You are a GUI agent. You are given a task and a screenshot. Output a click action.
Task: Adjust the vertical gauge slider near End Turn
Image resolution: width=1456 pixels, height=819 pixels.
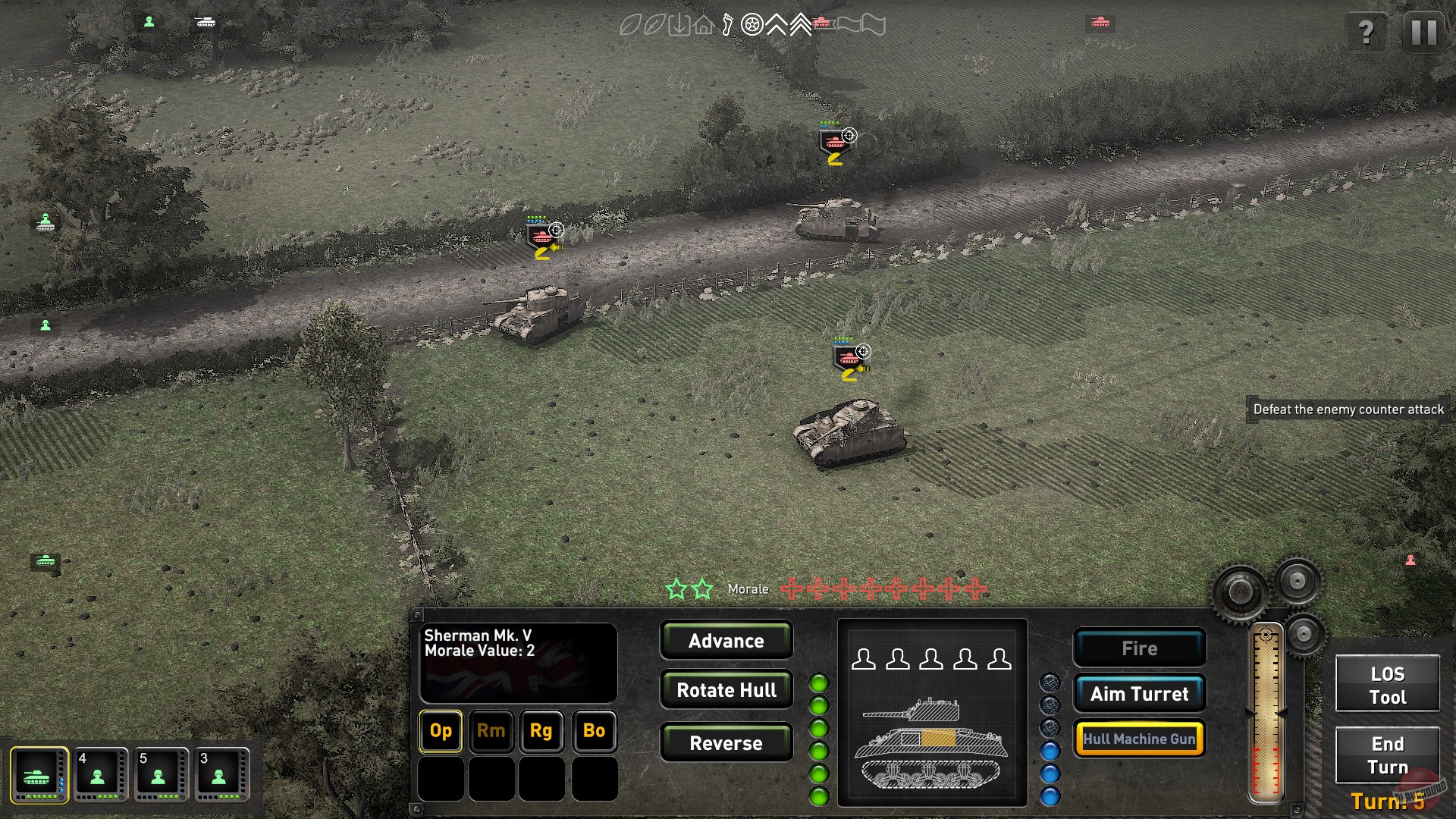pos(1266,713)
